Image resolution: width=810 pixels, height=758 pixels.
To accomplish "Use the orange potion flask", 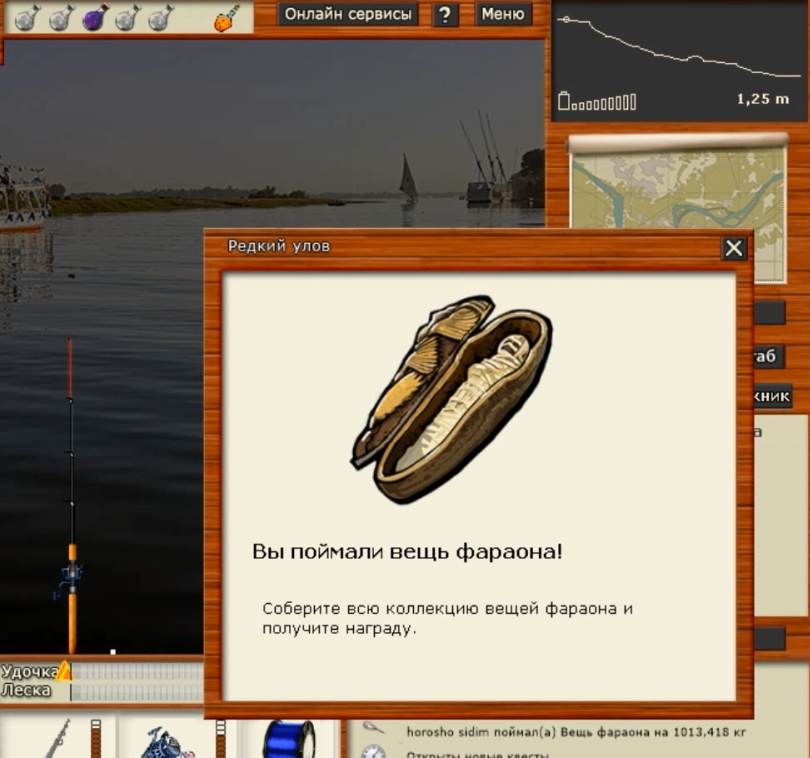I will click(227, 19).
